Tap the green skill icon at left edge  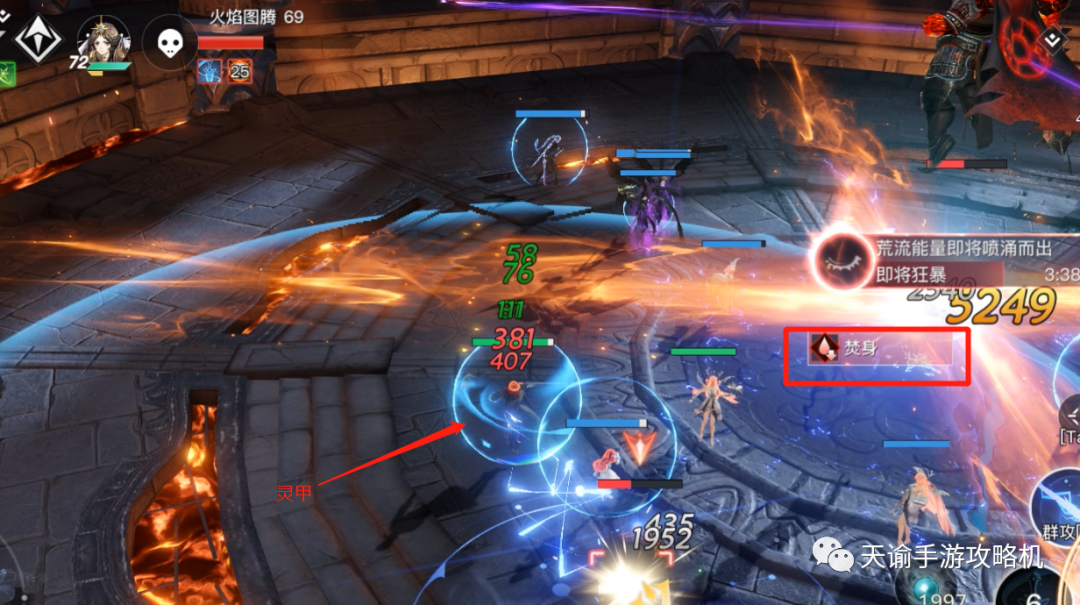pyautogui.click(x=6, y=72)
